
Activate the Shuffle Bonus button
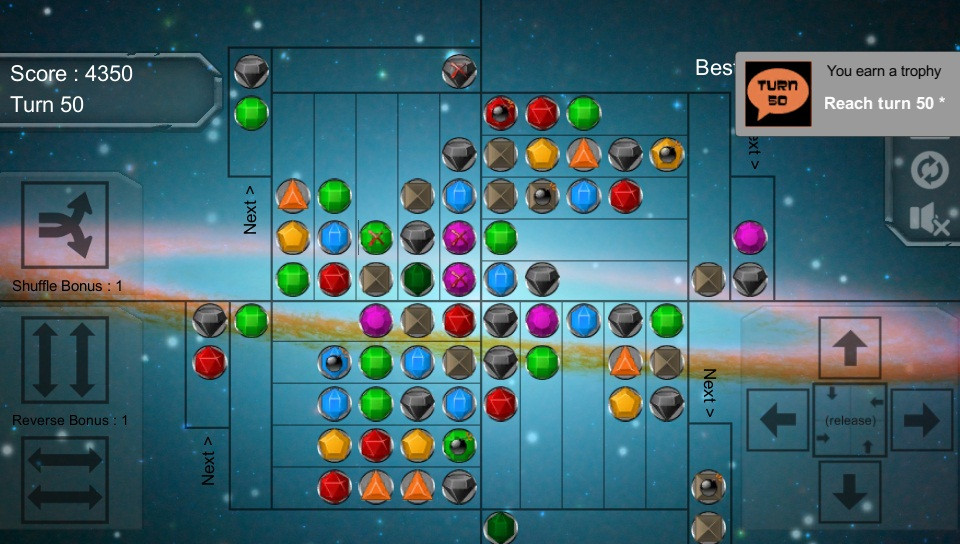[65, 225]
